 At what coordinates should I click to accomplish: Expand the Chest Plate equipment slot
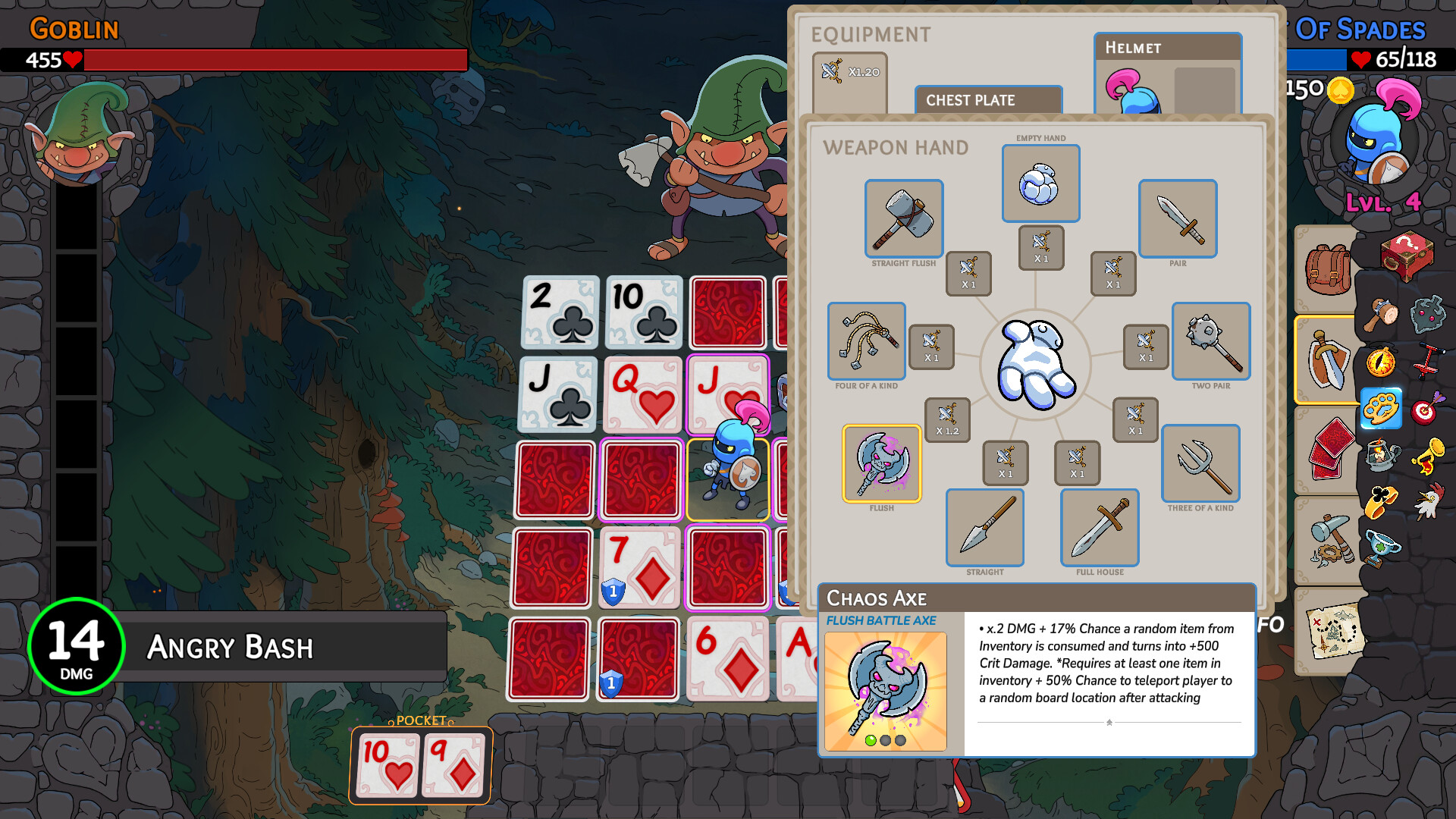pos(987,99)
